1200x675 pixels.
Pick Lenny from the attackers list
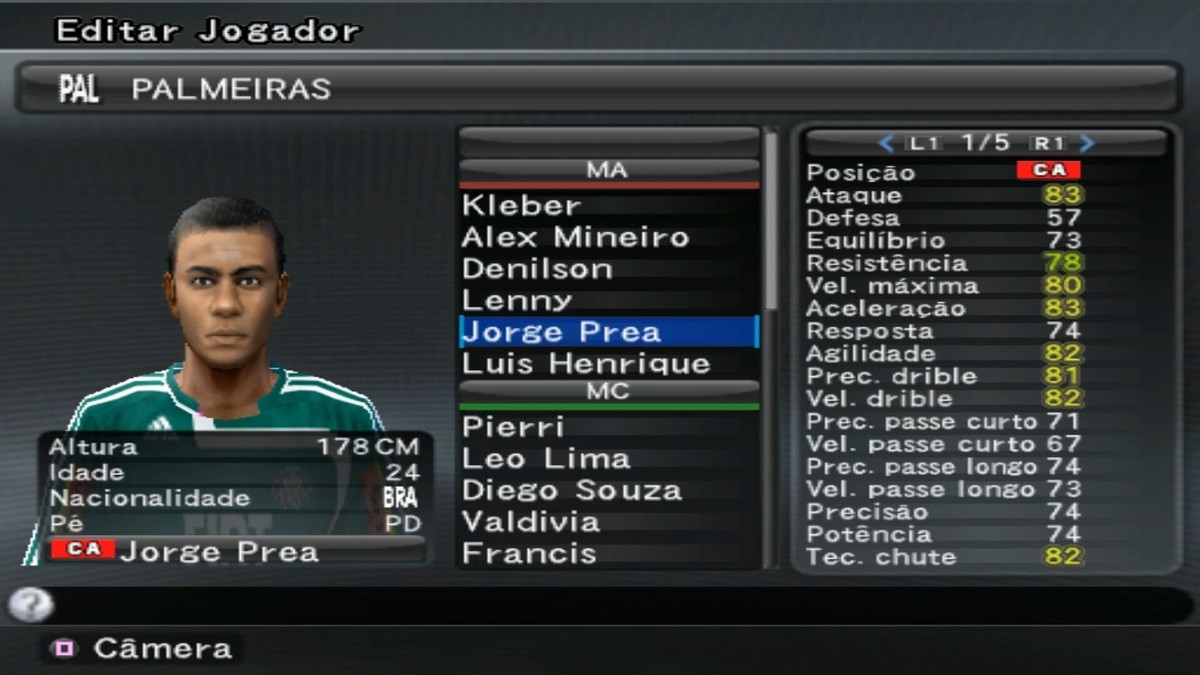click(517, 300)
